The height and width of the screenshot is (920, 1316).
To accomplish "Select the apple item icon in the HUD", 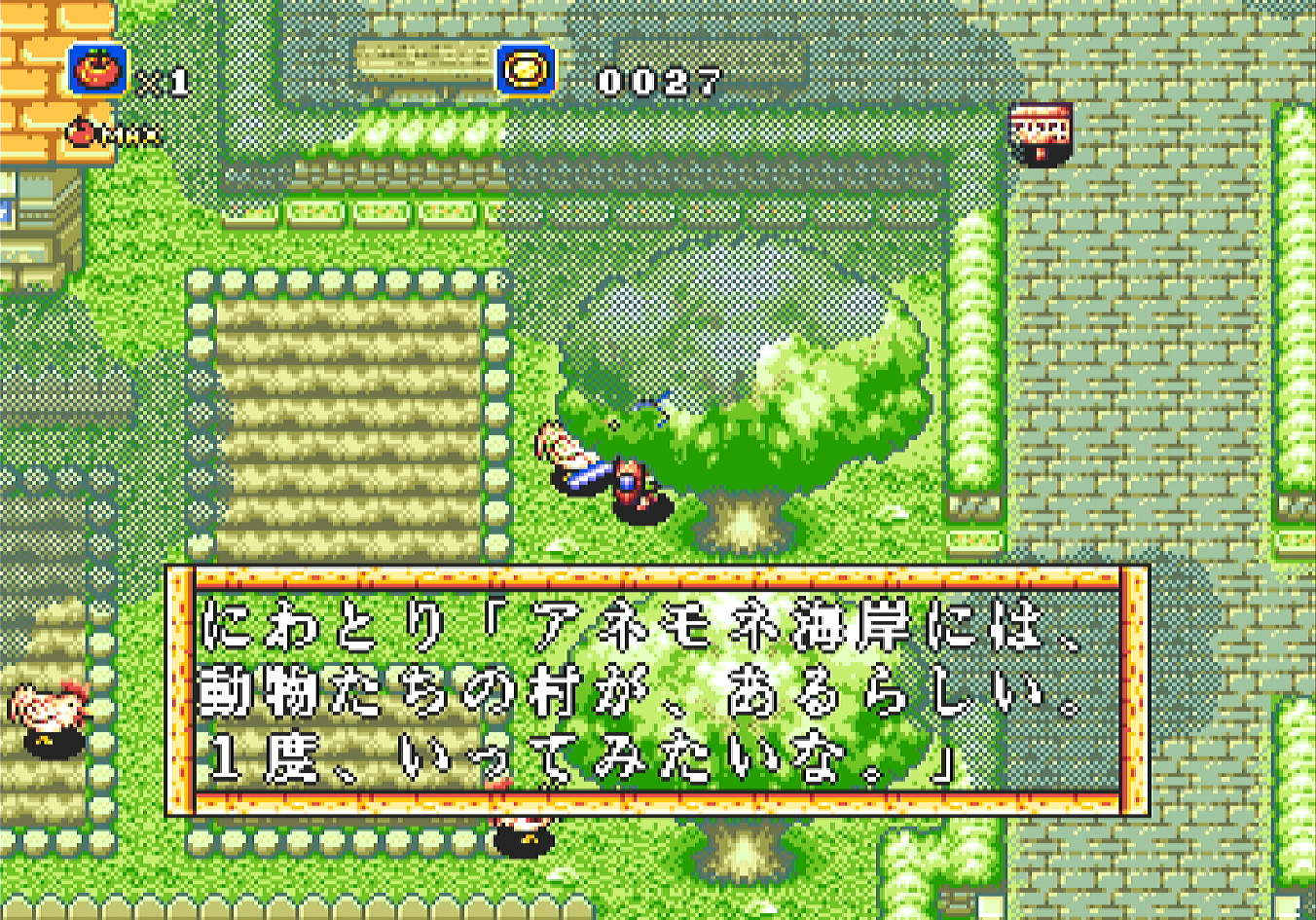I will click(x=97, y=71).
